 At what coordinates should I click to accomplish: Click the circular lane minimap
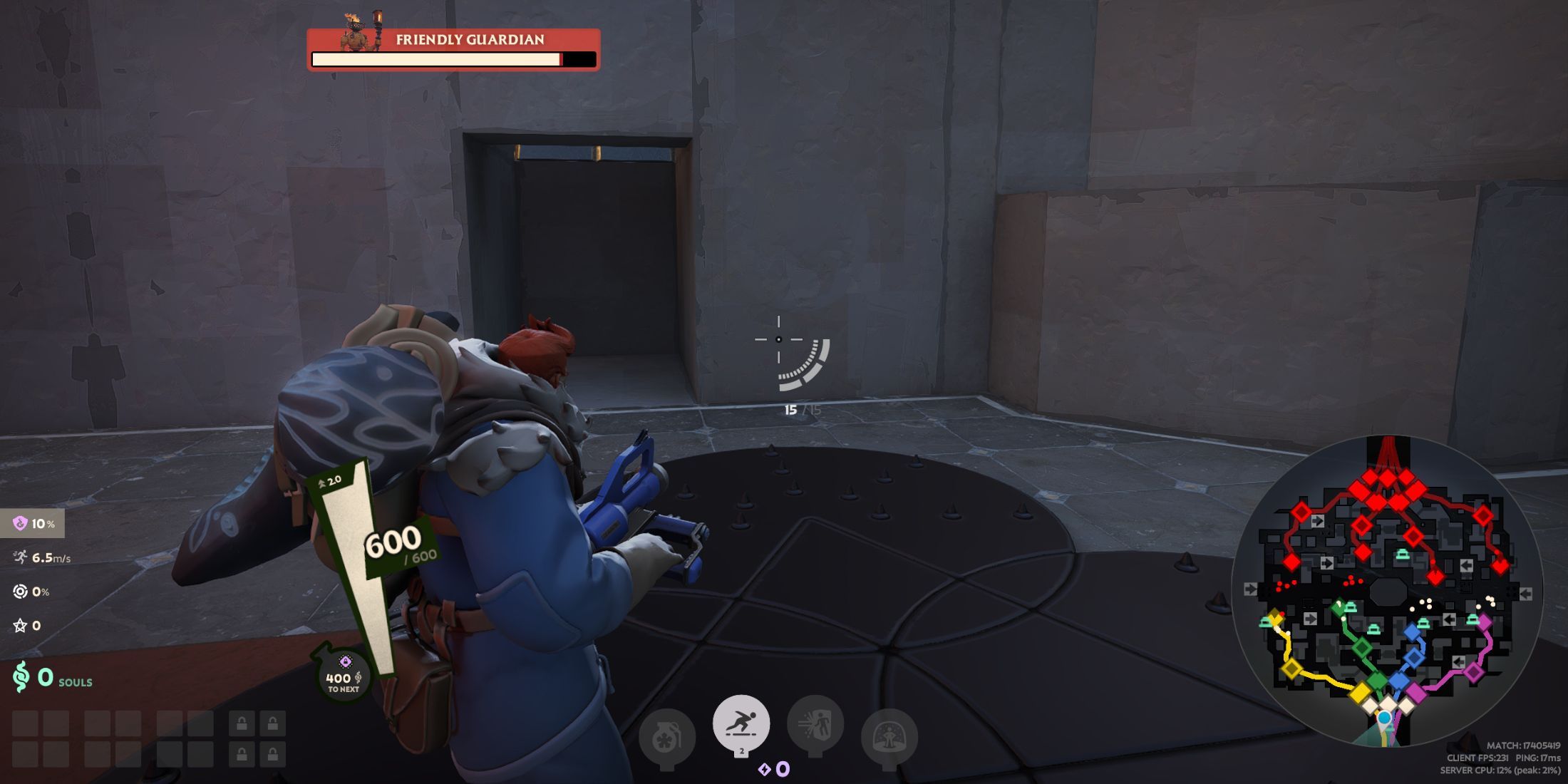coord(1387,592)
